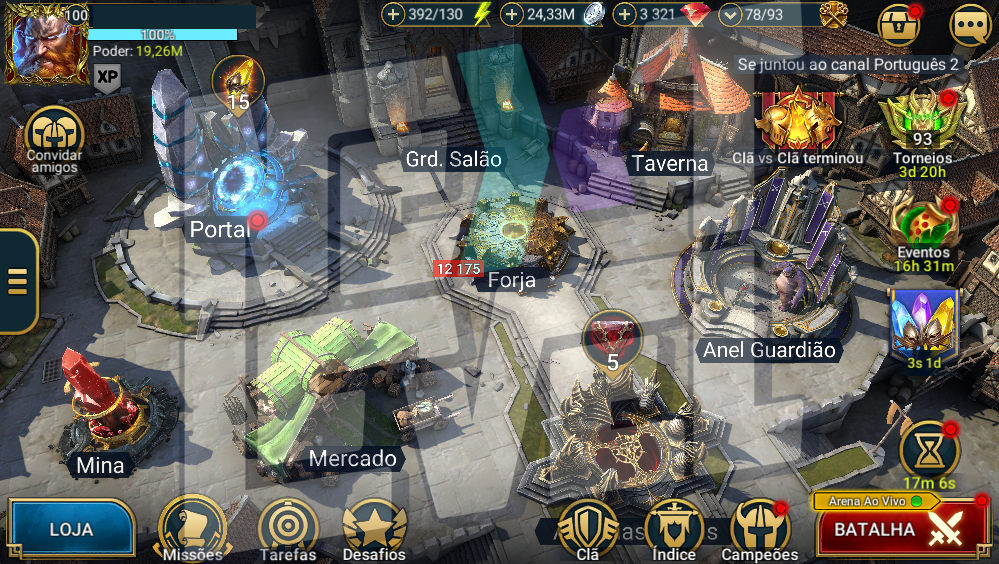This screenshot has height=564, width=999.
Task: Open the Índice menu
Action: pyautogui.click(x=674, y=526)
